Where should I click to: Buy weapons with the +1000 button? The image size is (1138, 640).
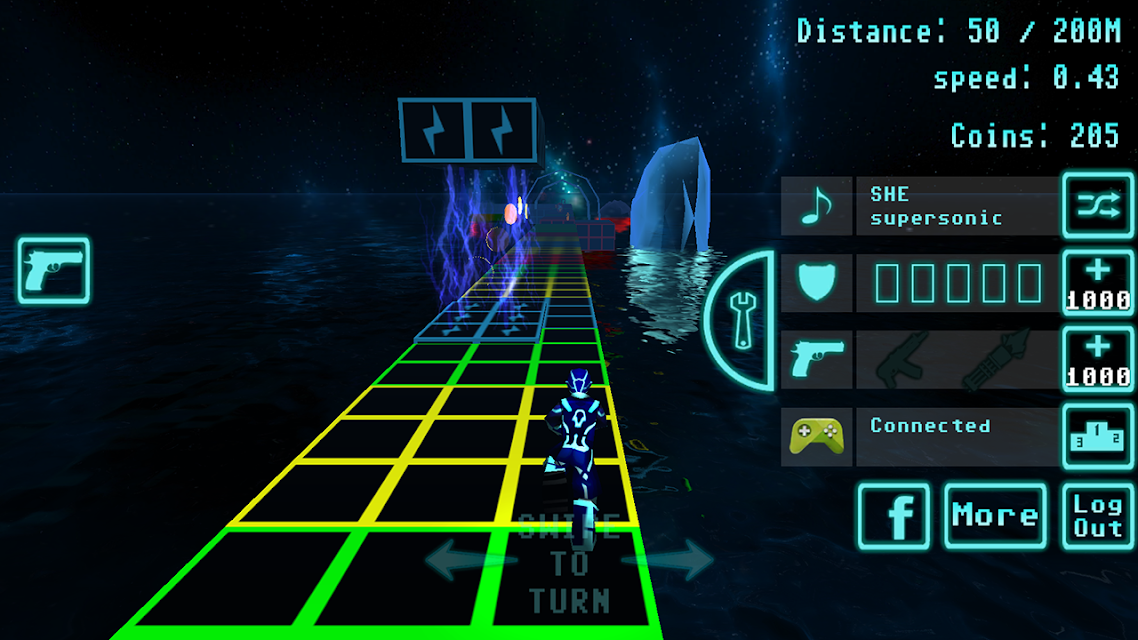[x=1097, y=360]
